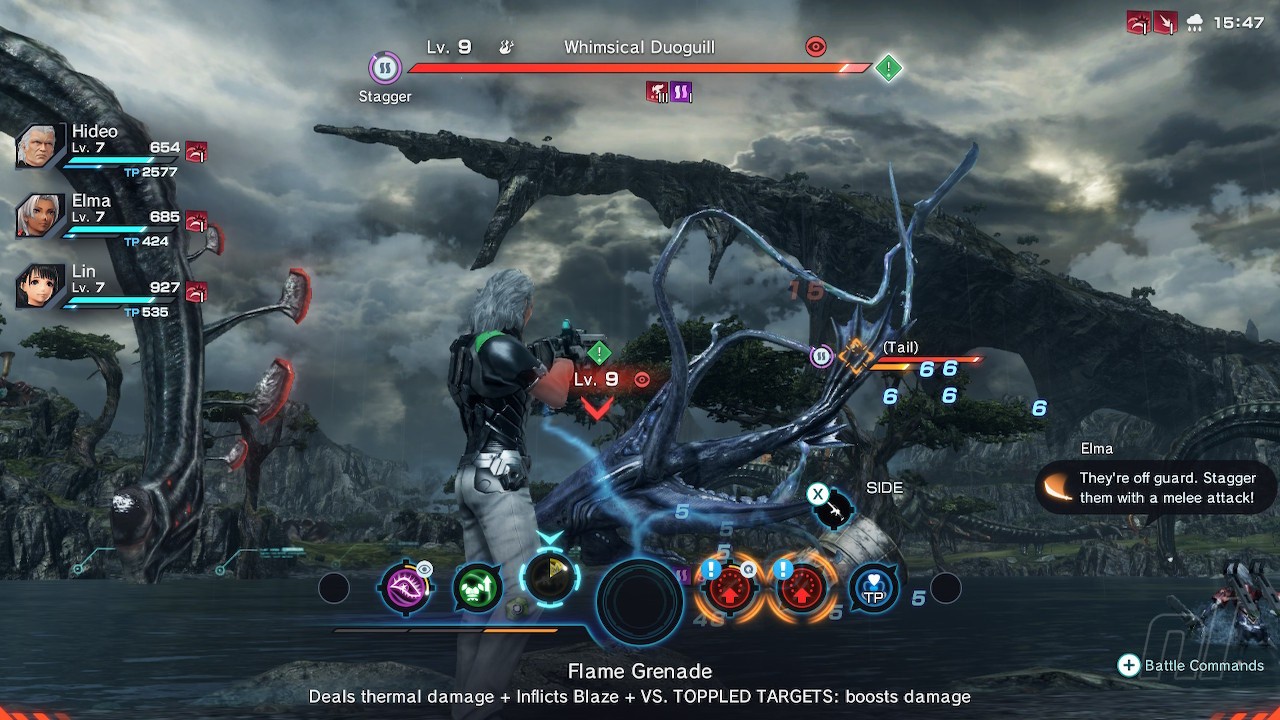This screenshot has width=1280, height=720.
Task: Click the large central dark circle in the arts palette
Action: click(x=640, y=600)
